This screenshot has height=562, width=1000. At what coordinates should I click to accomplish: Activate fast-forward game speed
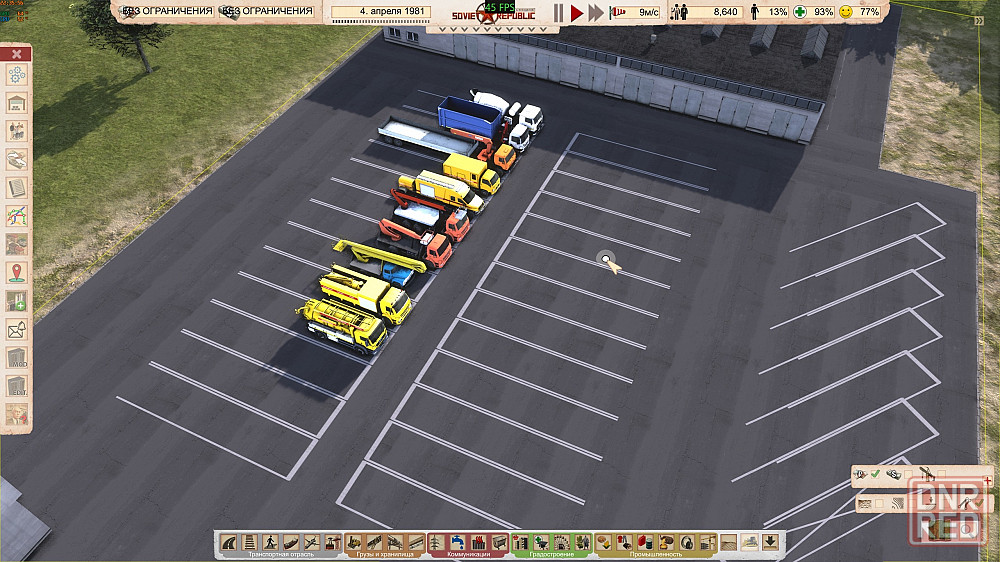click(596, 13)
